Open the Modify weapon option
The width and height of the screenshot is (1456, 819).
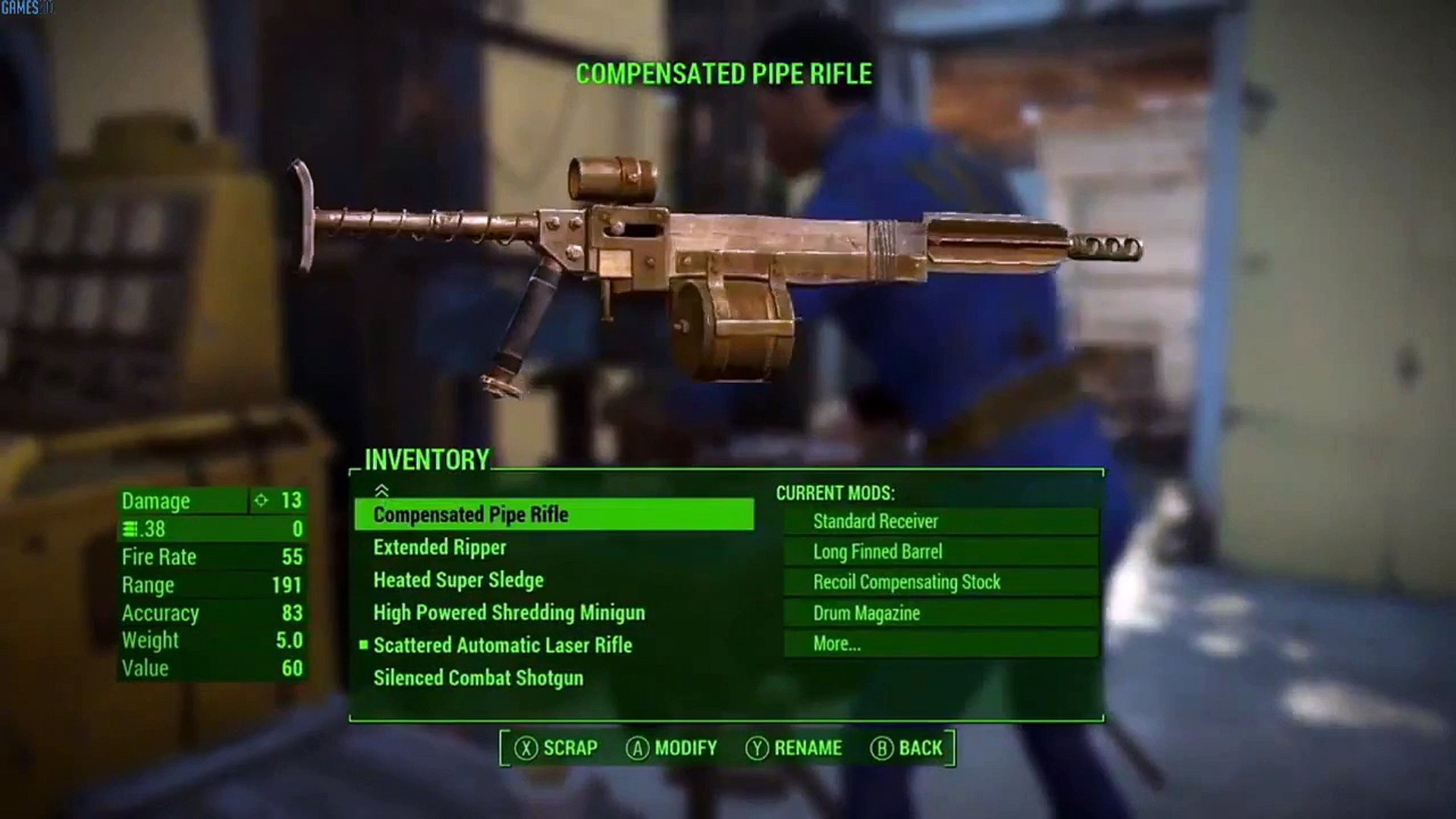(x=672, y=748)
